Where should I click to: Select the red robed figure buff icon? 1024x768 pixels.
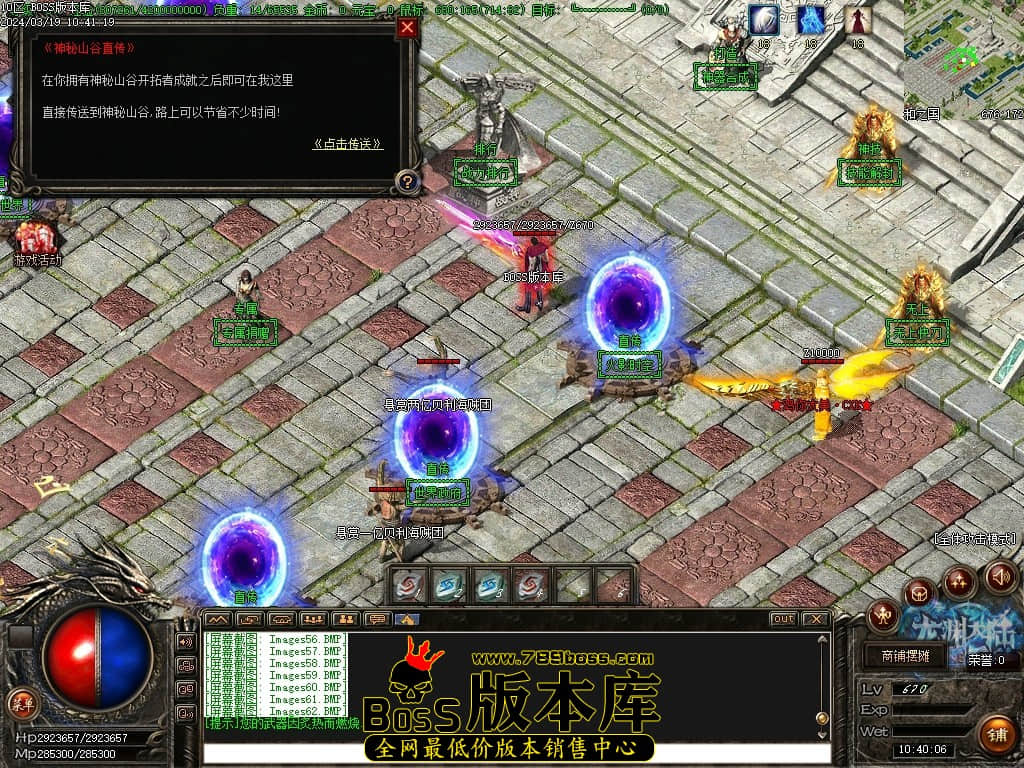point(857,19)
